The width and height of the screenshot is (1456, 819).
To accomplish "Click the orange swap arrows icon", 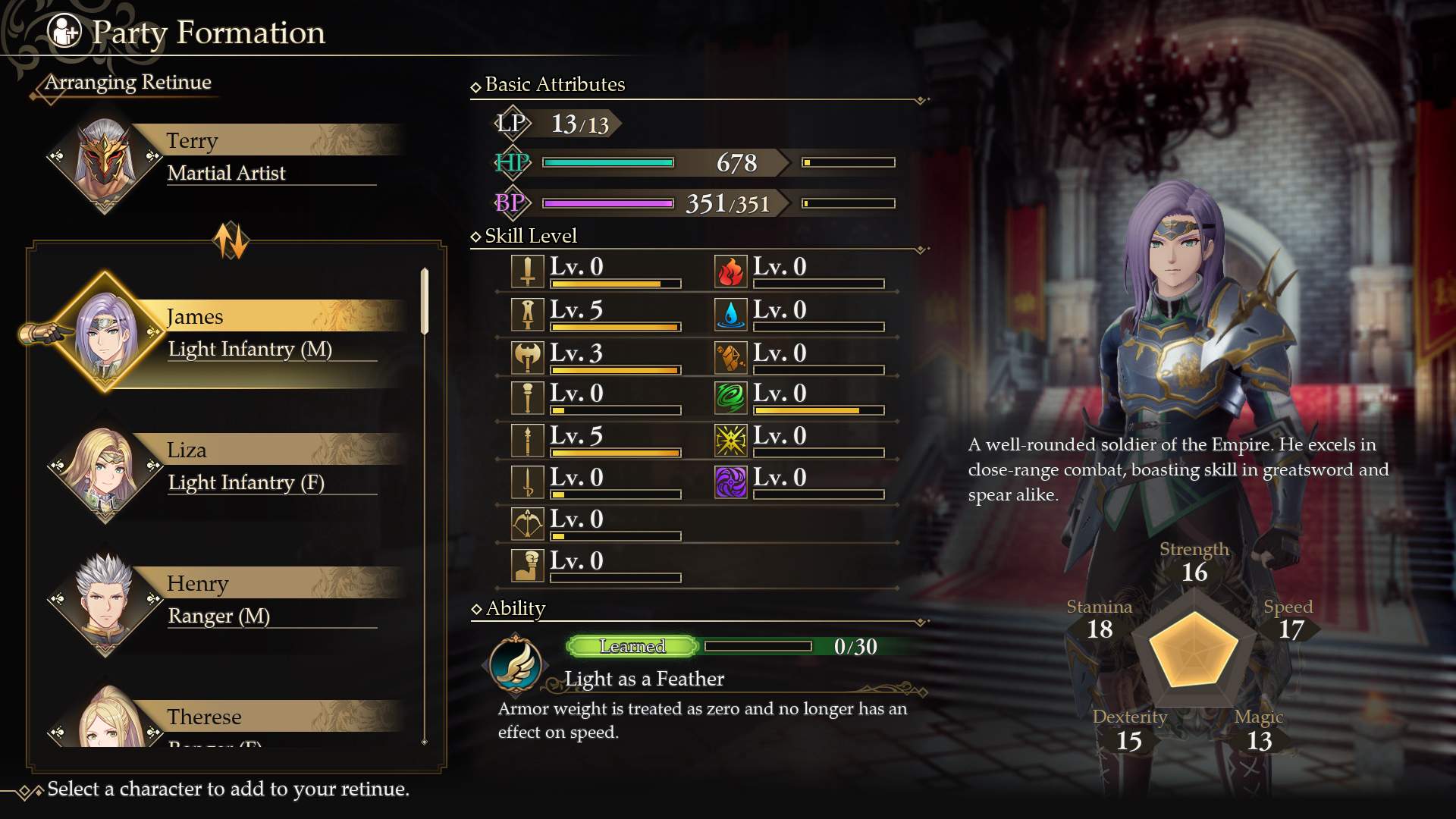I will 231,240.
